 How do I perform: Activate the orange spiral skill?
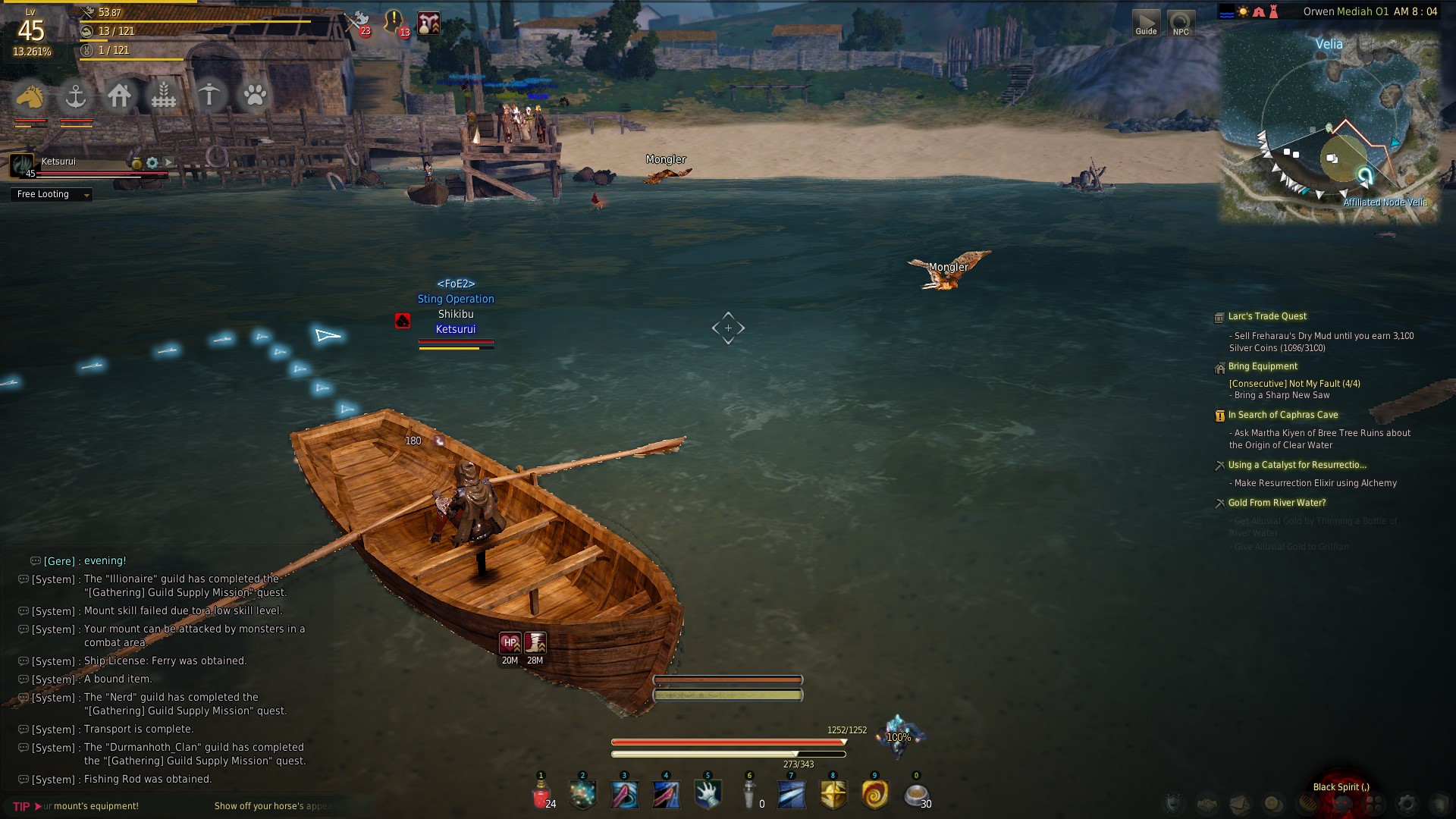(x=874, y=795)
